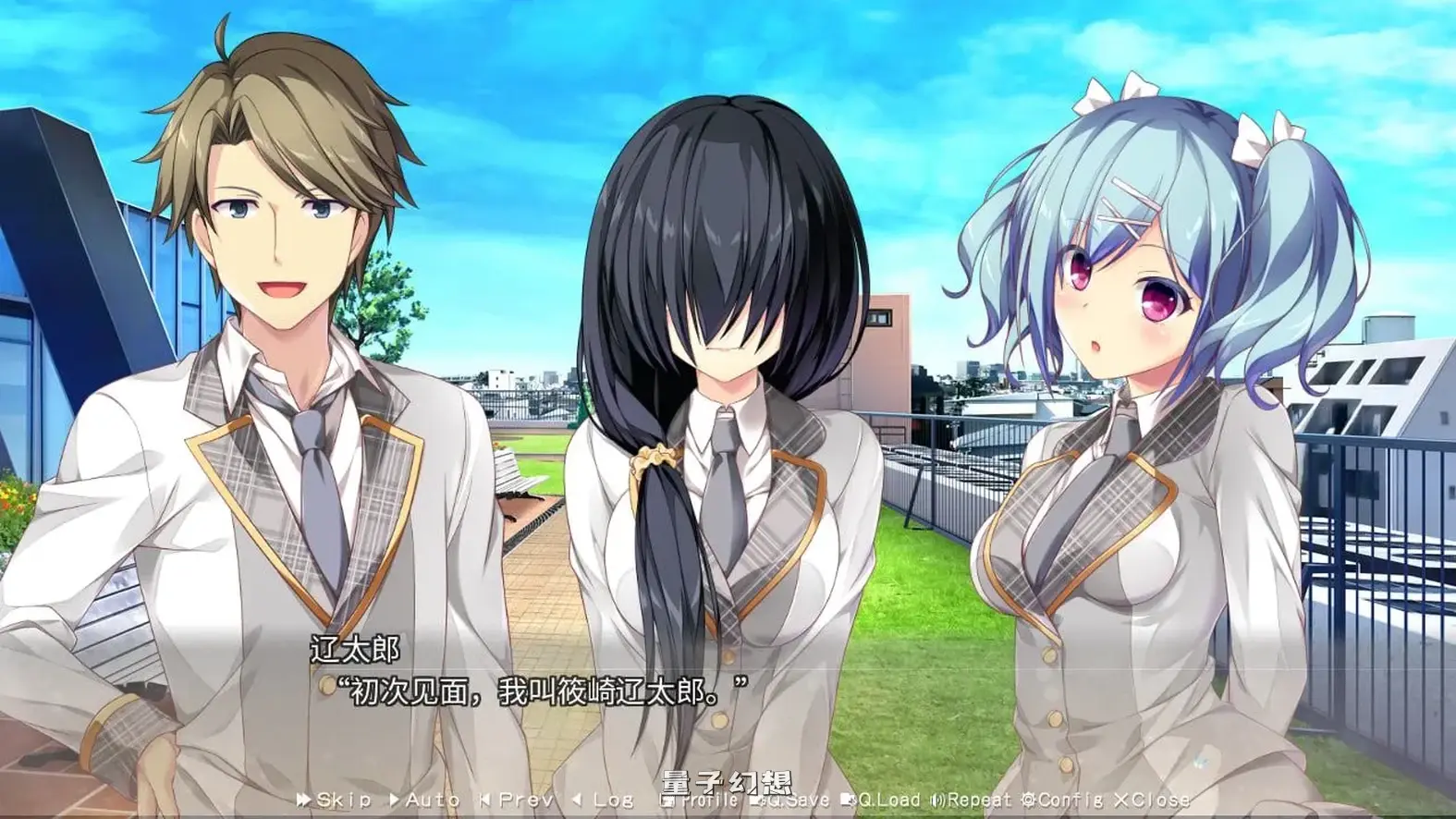Open the Config settings gear icon

[x=1029, y=801]
